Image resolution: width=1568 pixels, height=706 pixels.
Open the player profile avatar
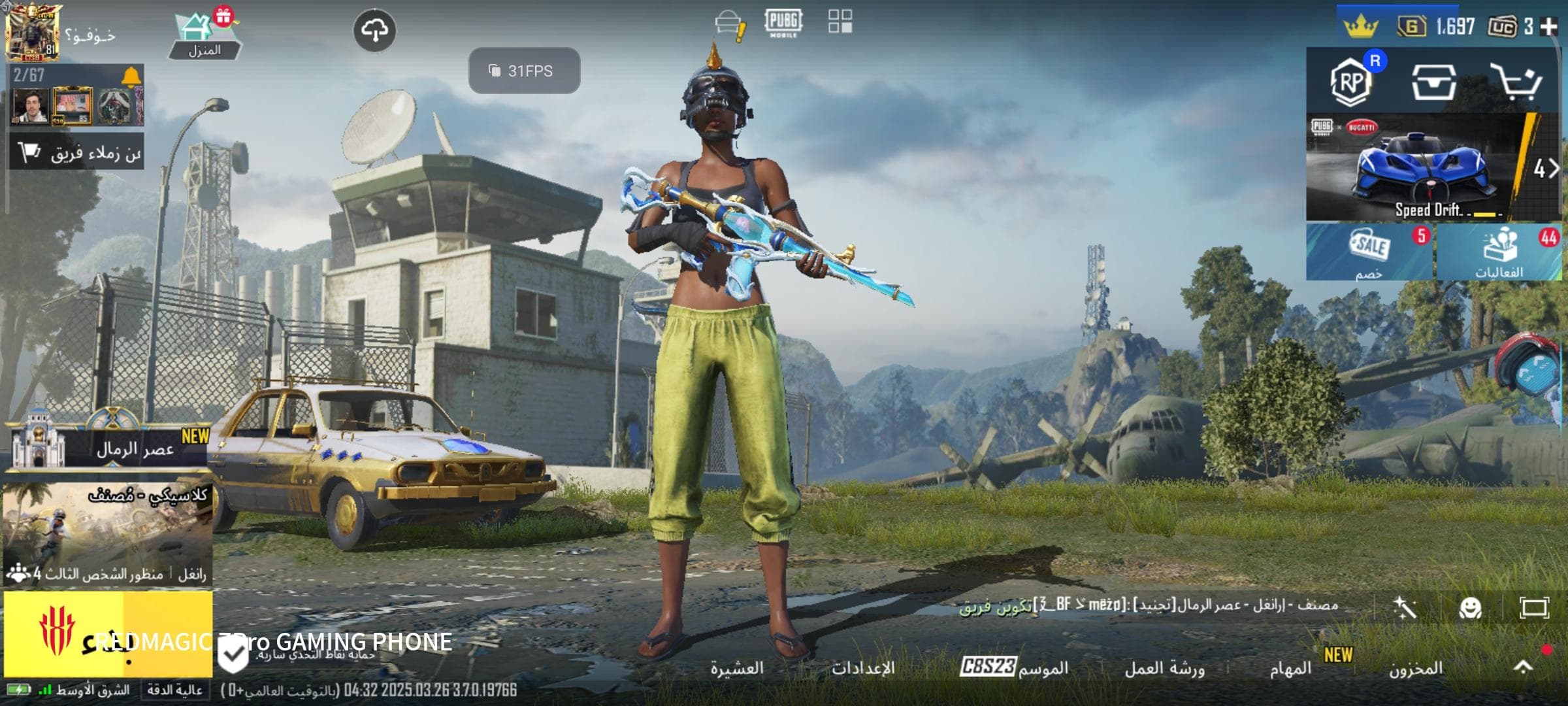[31, 33]
